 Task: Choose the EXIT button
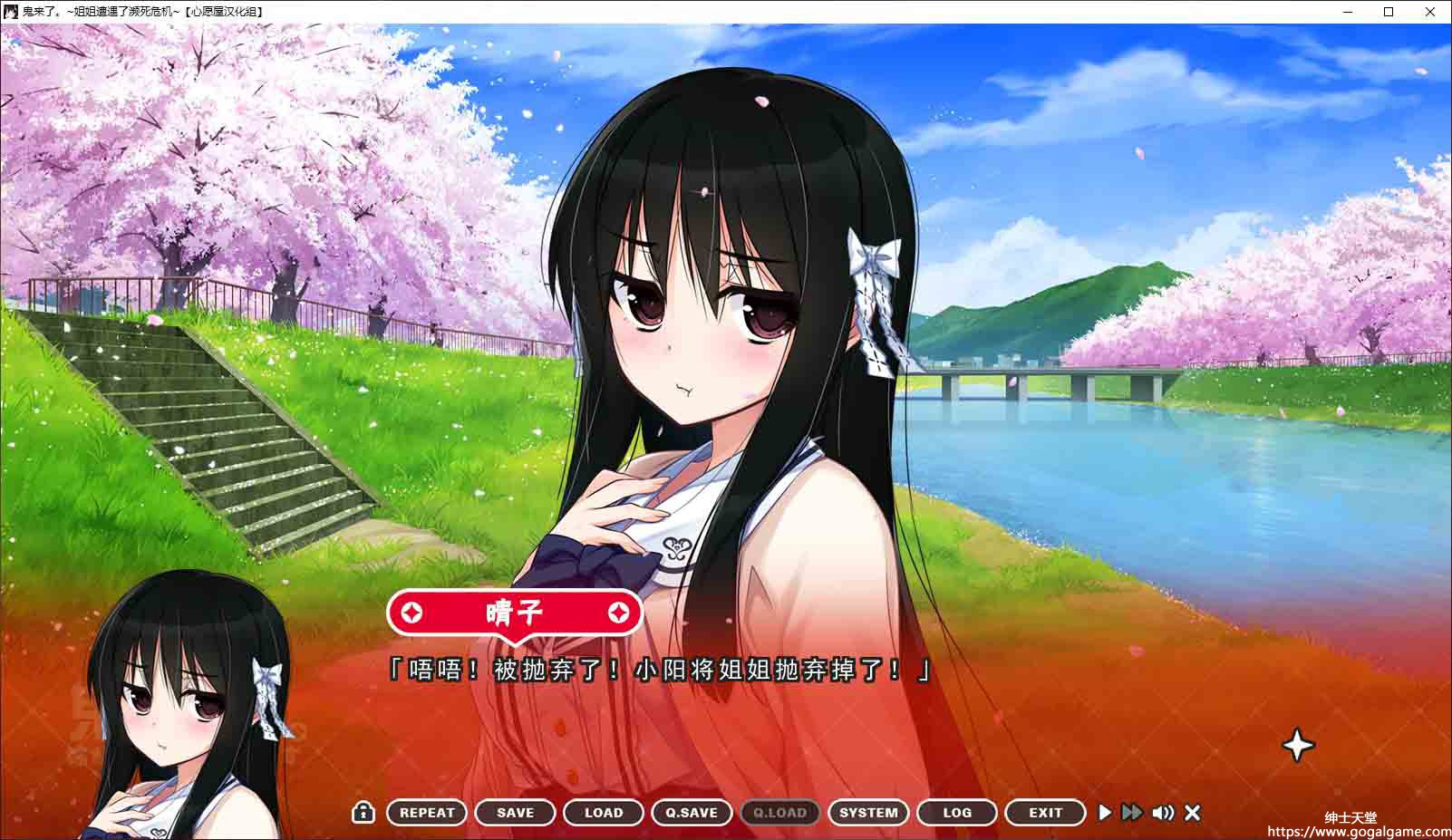(1045, 813)
